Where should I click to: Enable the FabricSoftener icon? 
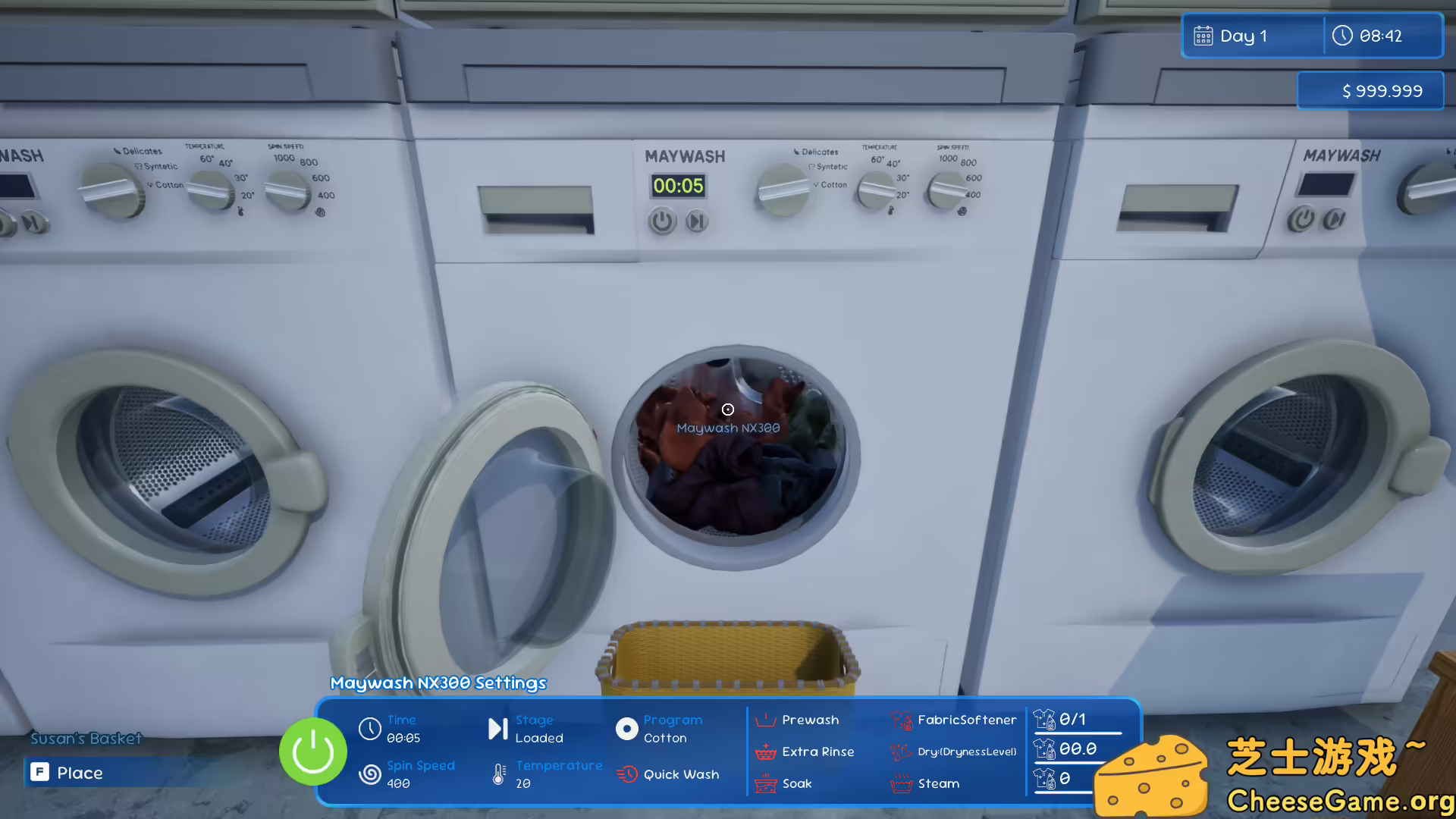(x=902, y=720)
